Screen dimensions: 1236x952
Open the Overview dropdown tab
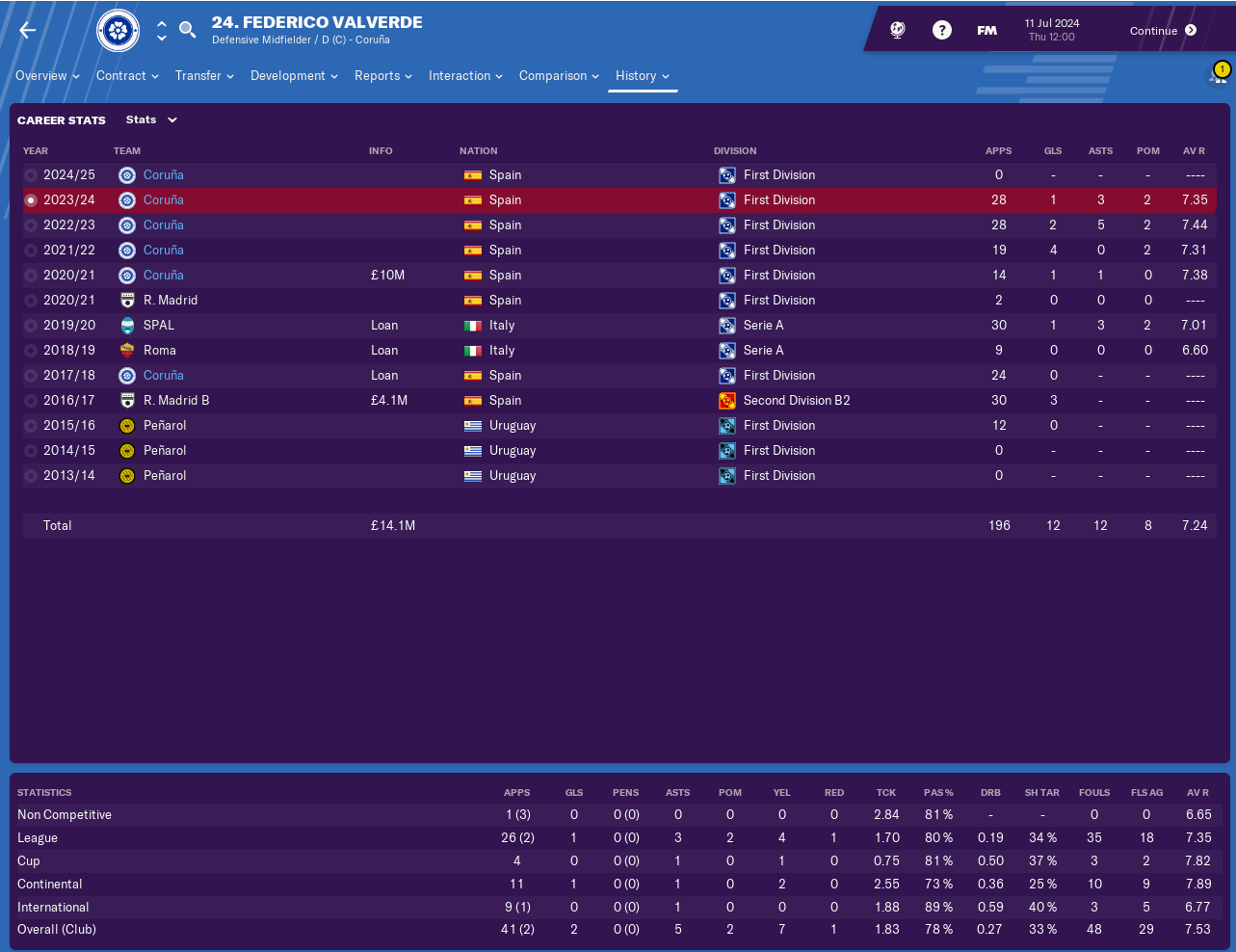coord(47,76)
